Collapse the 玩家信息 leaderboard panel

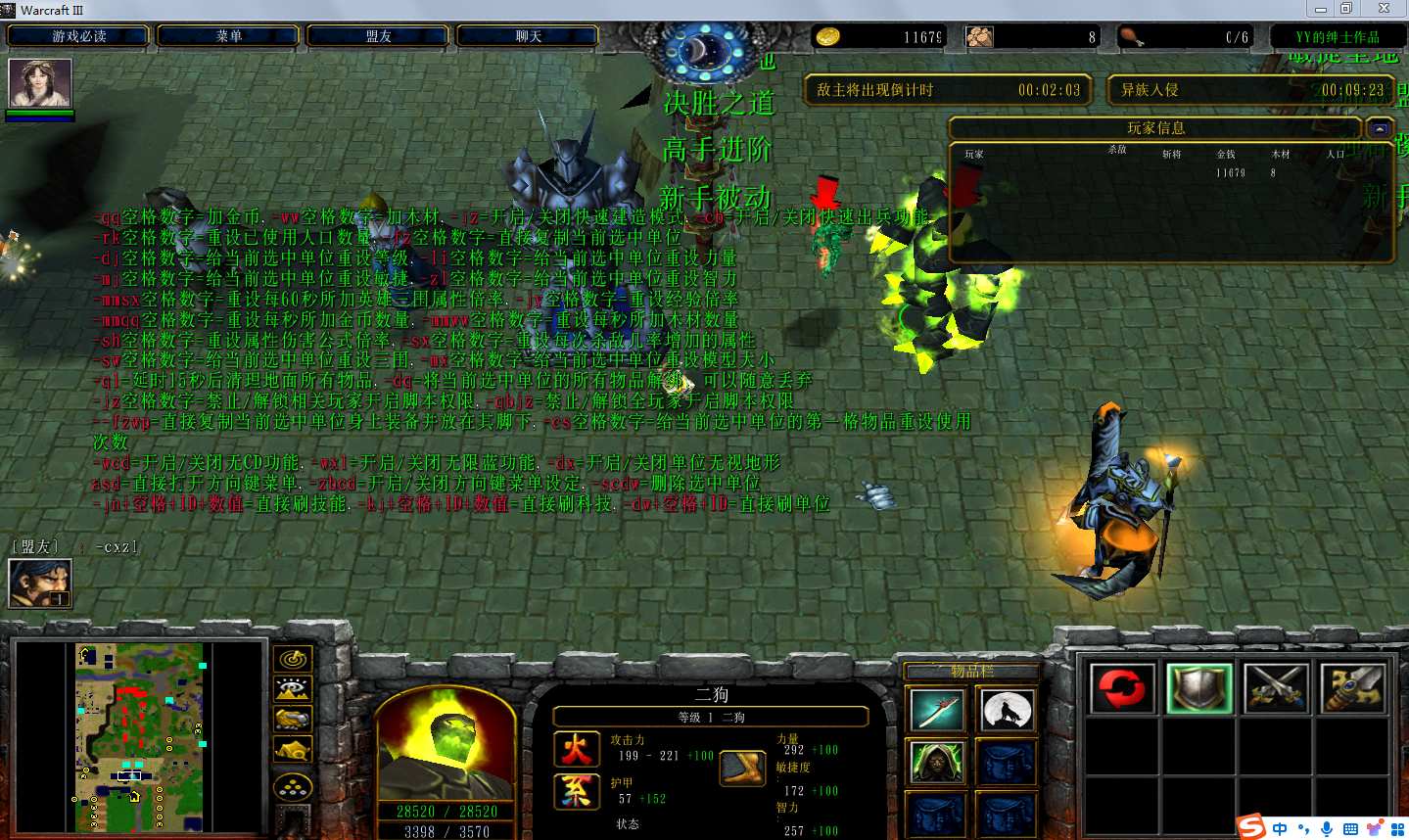(x=1380, y=128)
